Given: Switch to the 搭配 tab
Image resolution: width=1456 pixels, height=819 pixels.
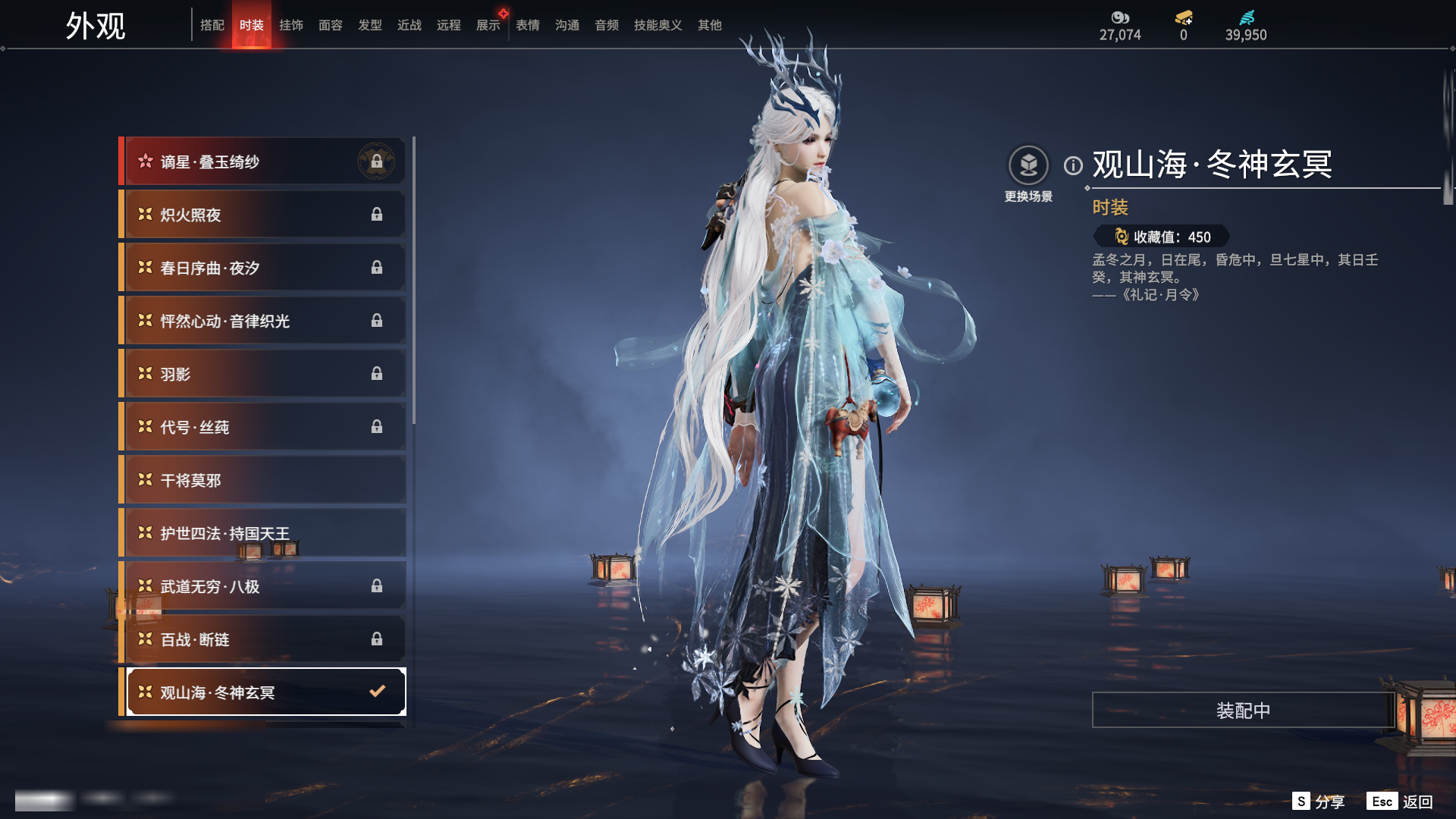Looking at the screenshot, I should coord(212,25).
